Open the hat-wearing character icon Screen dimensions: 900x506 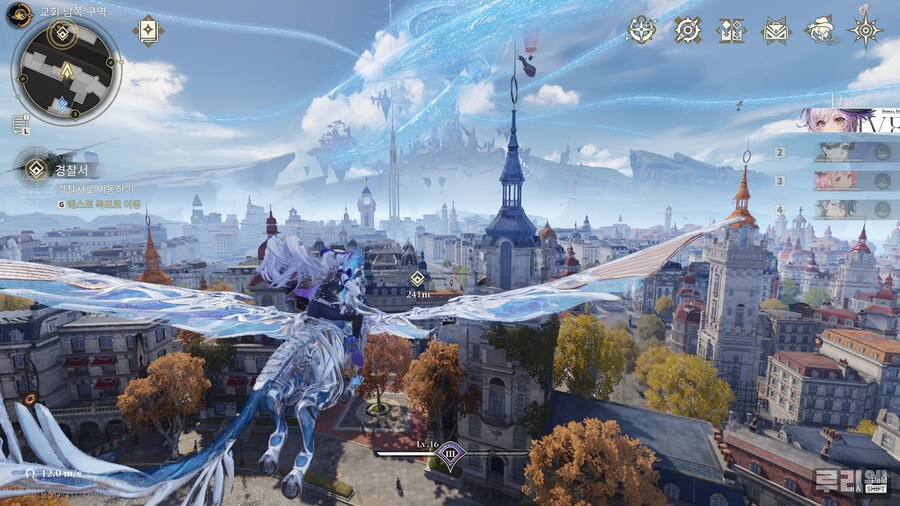click(820, 30)
